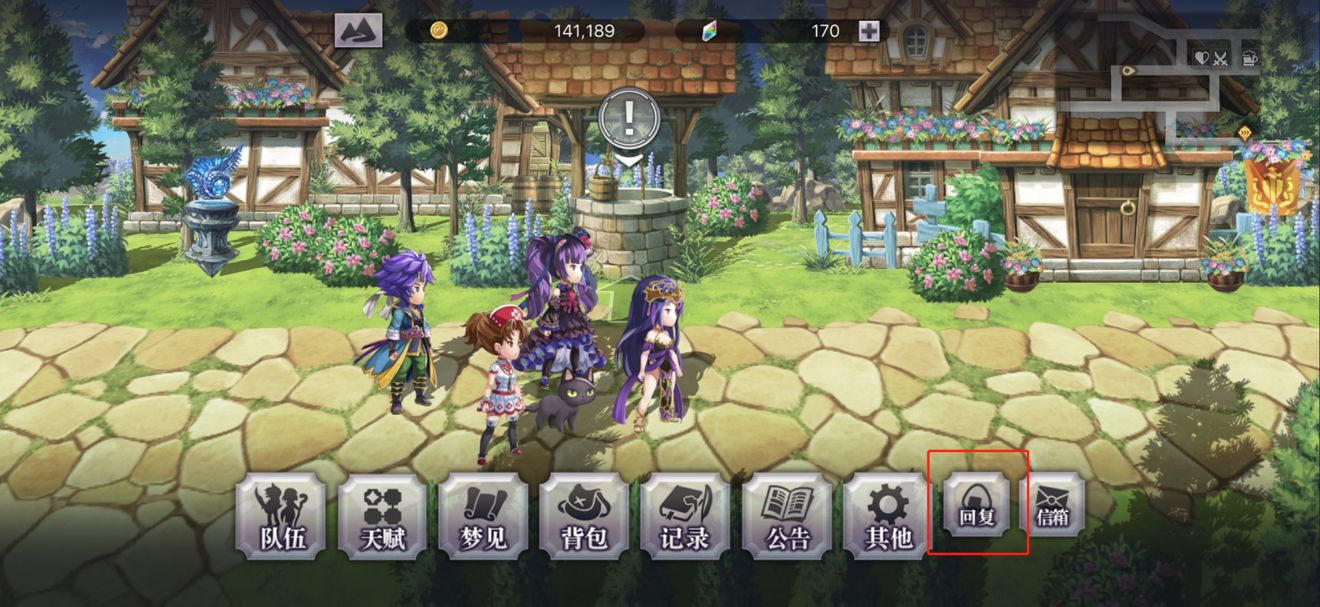Show the 记录 records book
This screenshot has height=607, width=1320.
coord(685,516)
